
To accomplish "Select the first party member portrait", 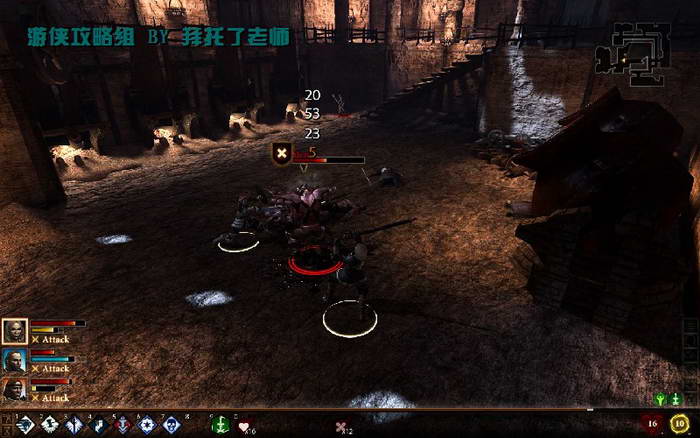I will pyautogui.click(x=14, y=331).
